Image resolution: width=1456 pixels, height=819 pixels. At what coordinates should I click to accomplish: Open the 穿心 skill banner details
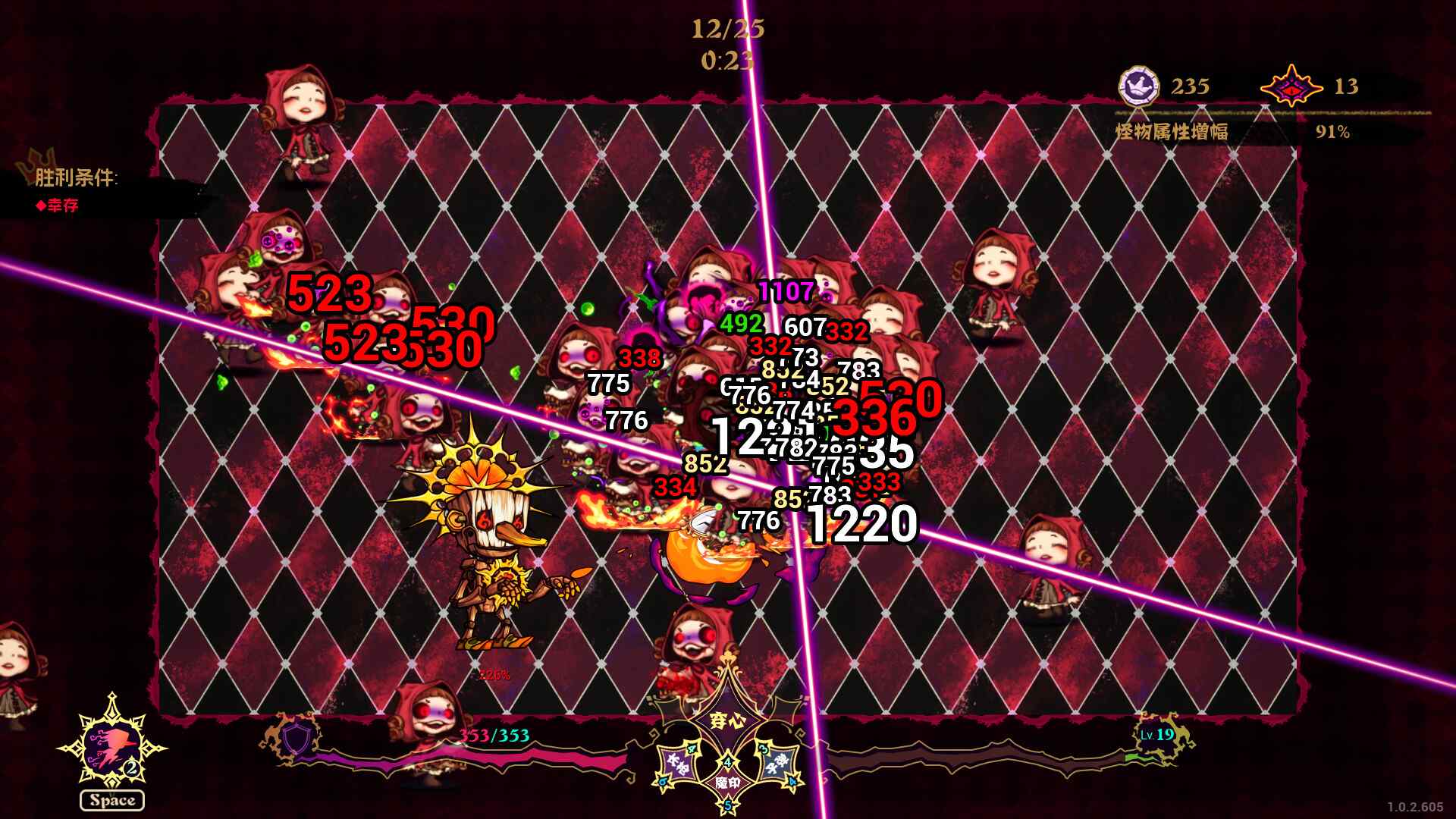click(727, 721)
